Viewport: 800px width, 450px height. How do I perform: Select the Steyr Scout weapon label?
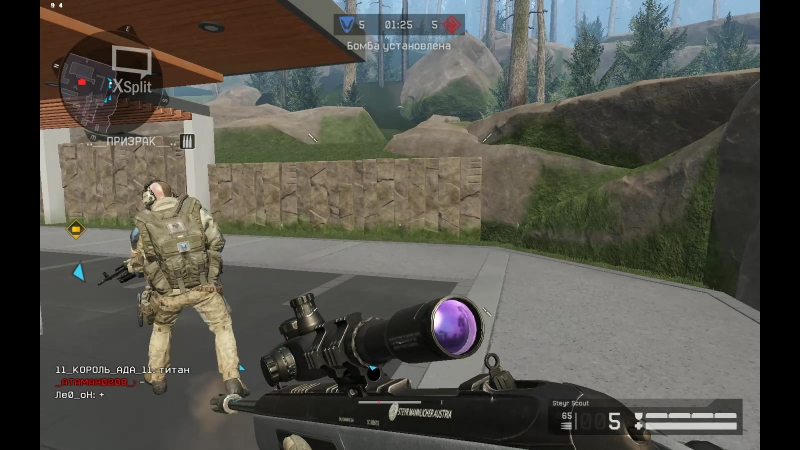click(x=573, y=404)
